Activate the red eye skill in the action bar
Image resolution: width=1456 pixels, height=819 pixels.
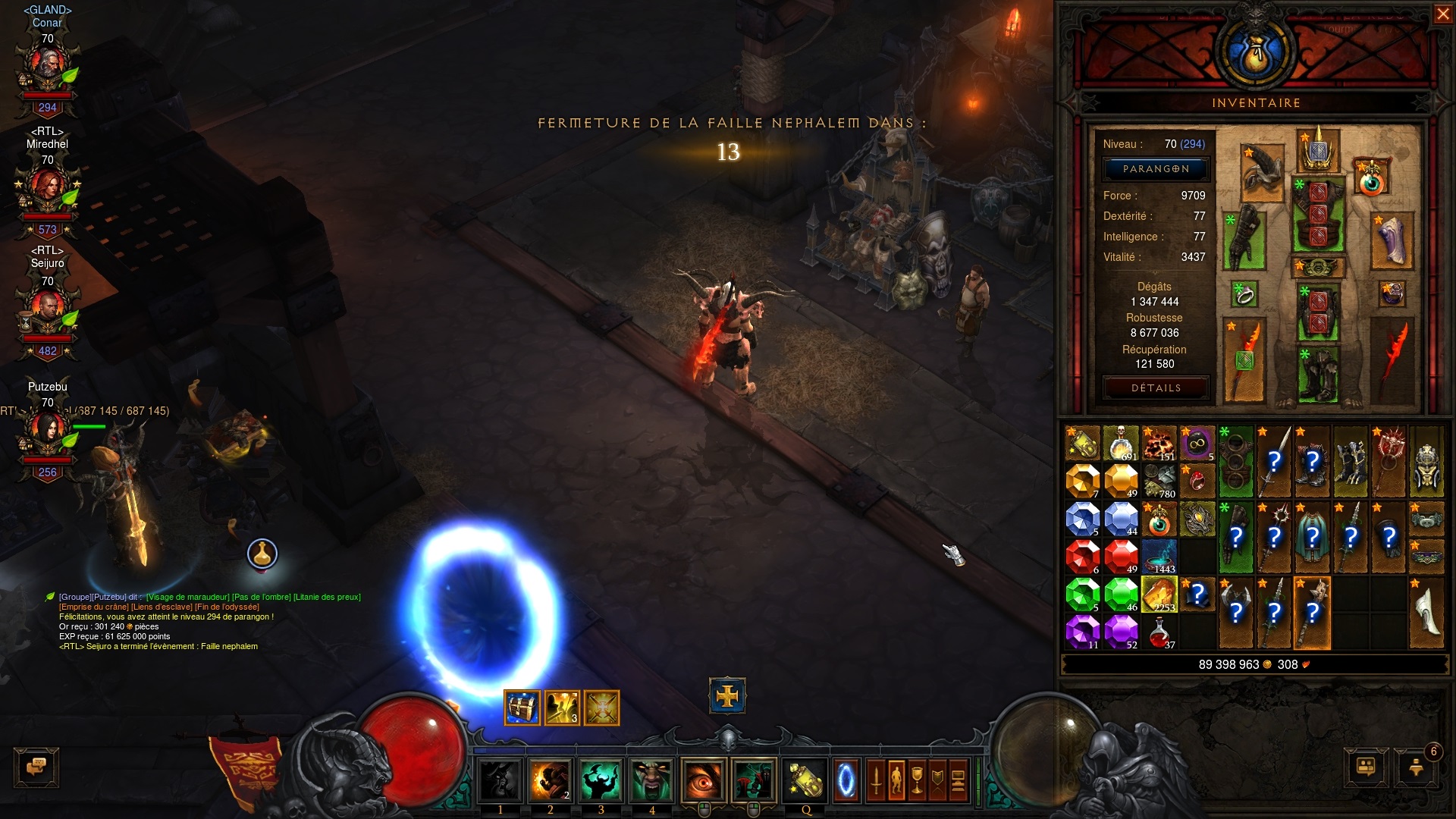tap(703, 780)
